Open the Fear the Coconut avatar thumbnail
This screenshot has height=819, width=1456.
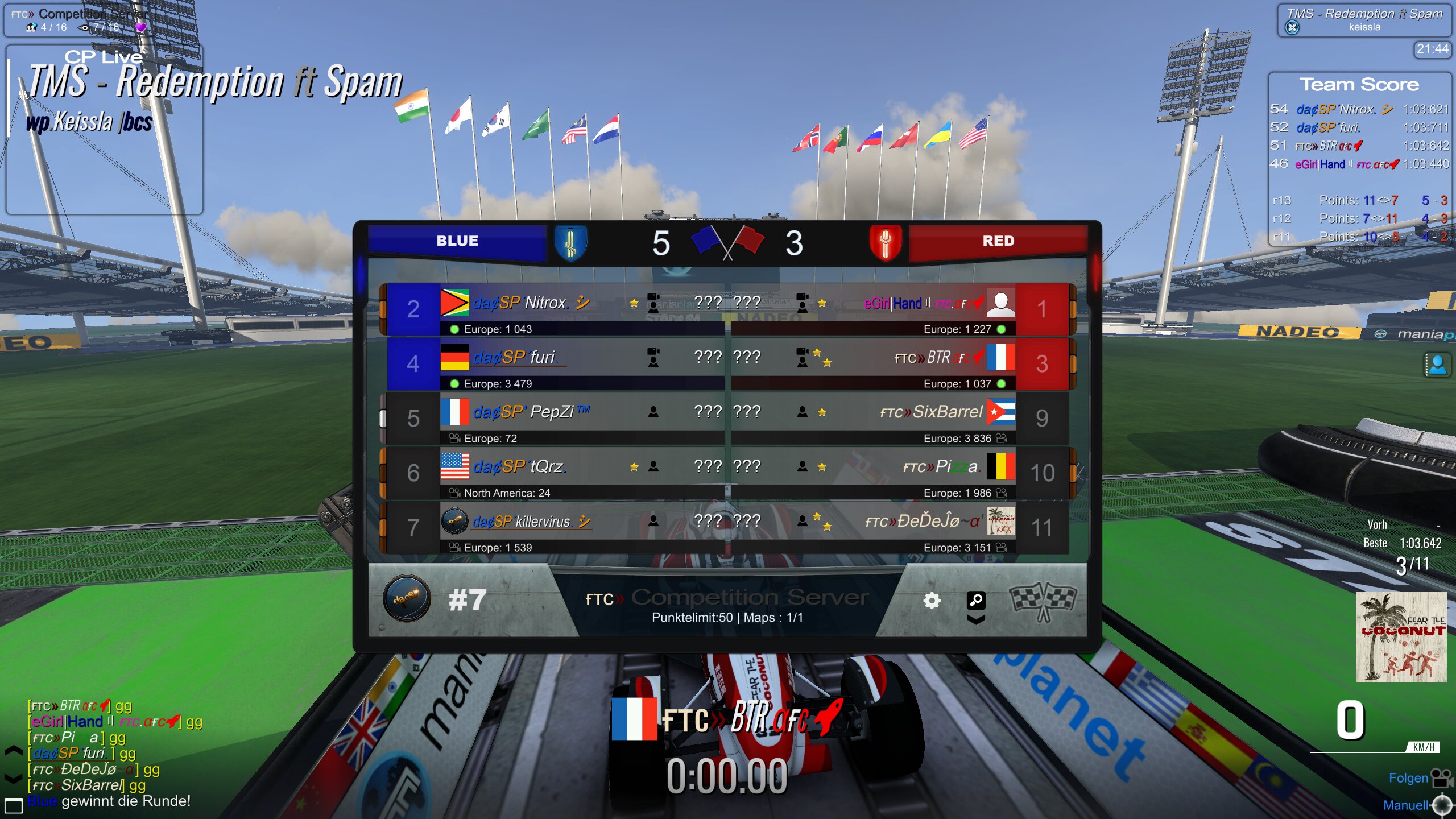point(1400,637)
